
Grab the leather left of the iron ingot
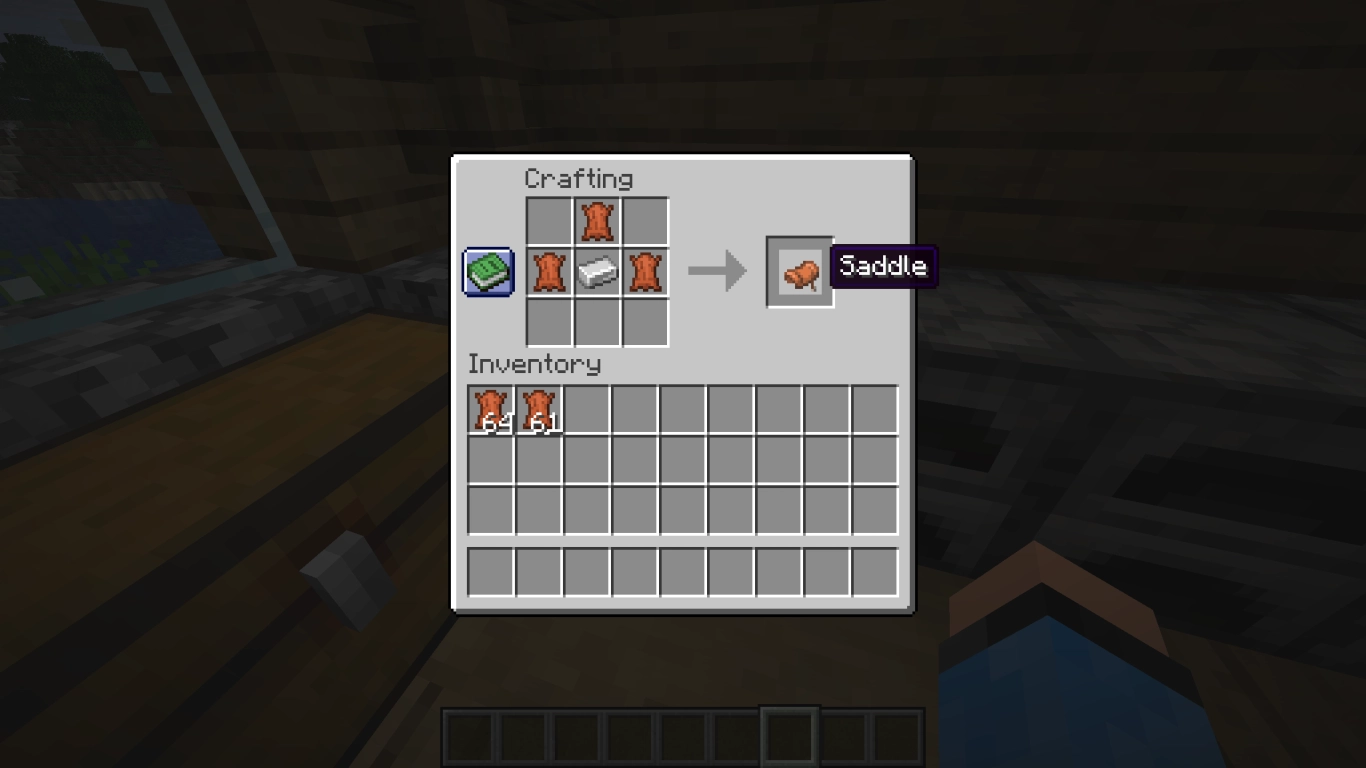(546, 271)
